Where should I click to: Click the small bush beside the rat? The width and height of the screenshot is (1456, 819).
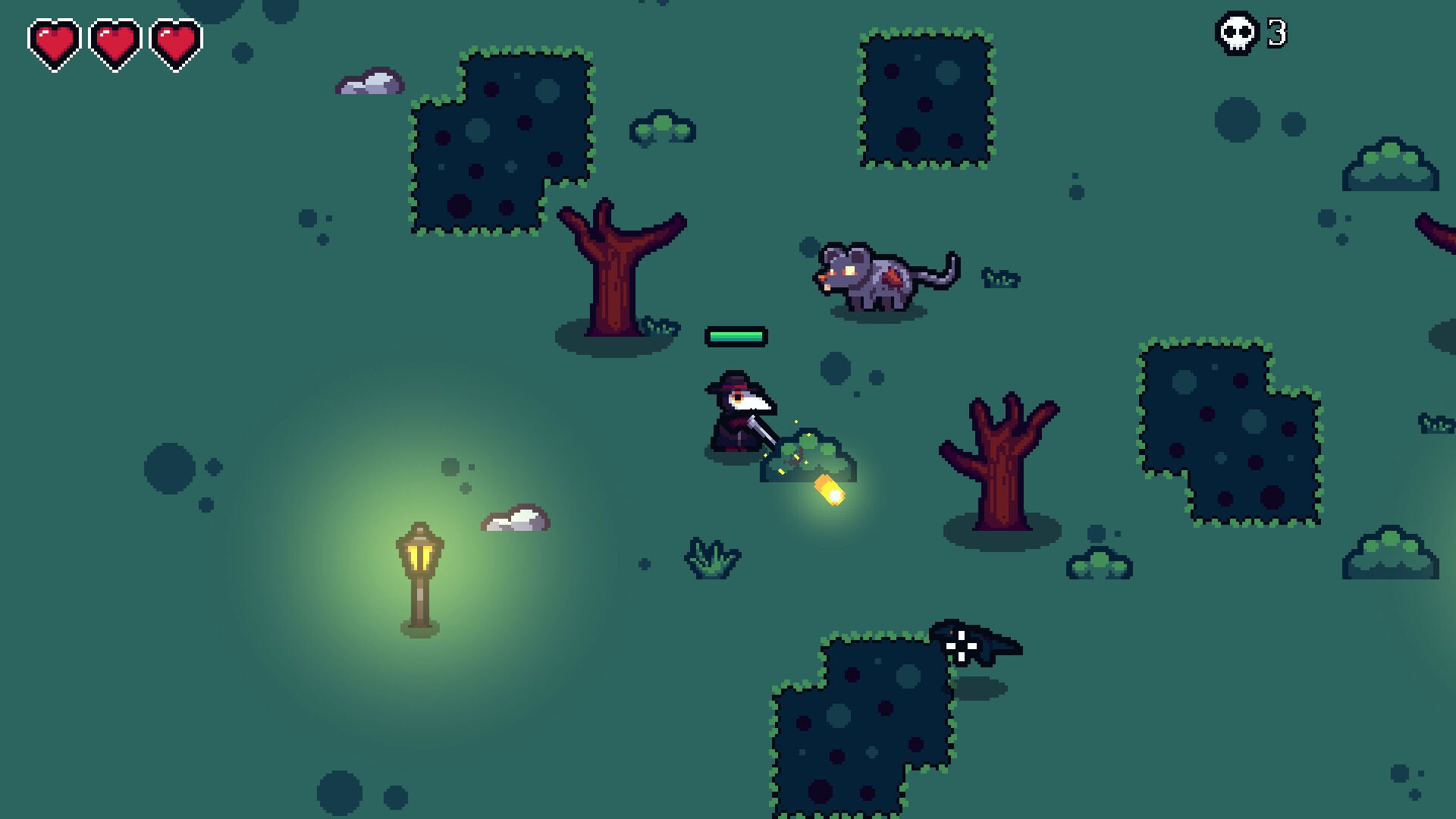(x=1001, y=277)
